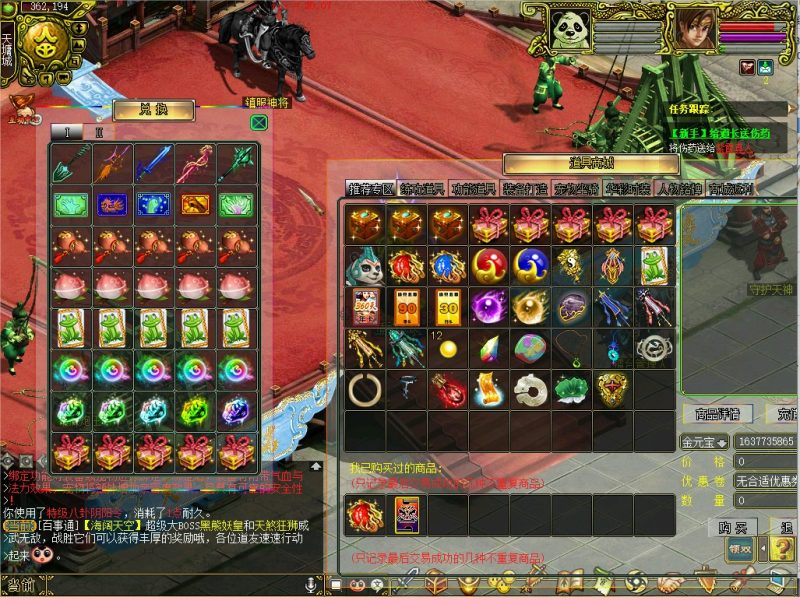
Task: Click the 购买 buy button
Action: click(x=731, y=527)
